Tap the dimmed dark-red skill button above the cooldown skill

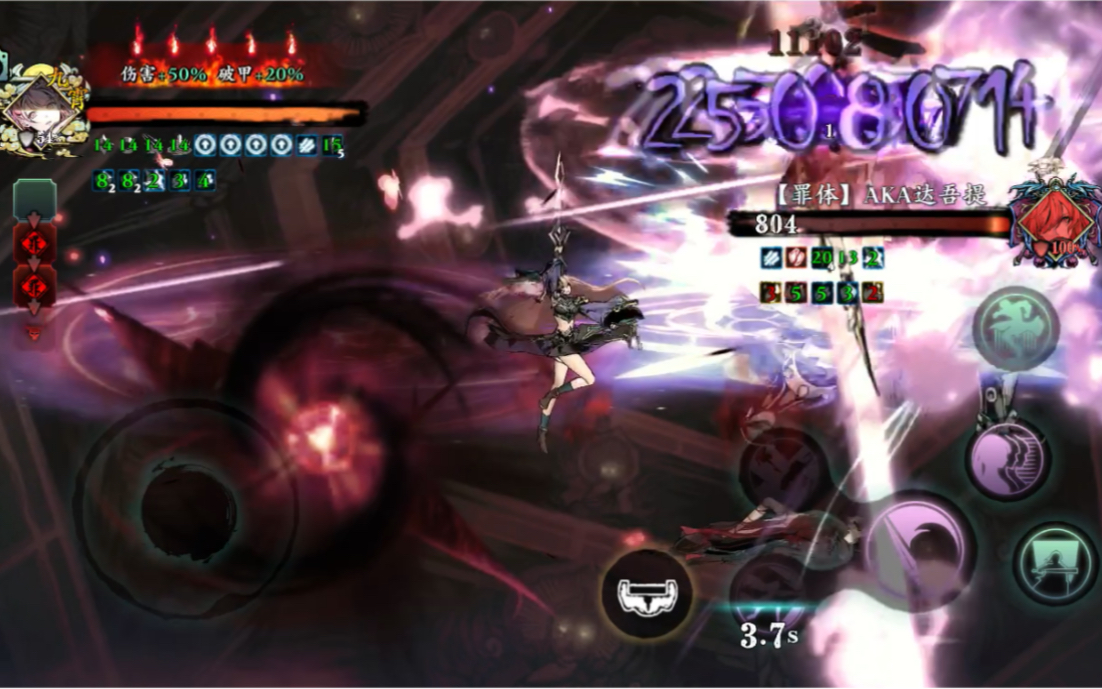[x=785, y=468]
